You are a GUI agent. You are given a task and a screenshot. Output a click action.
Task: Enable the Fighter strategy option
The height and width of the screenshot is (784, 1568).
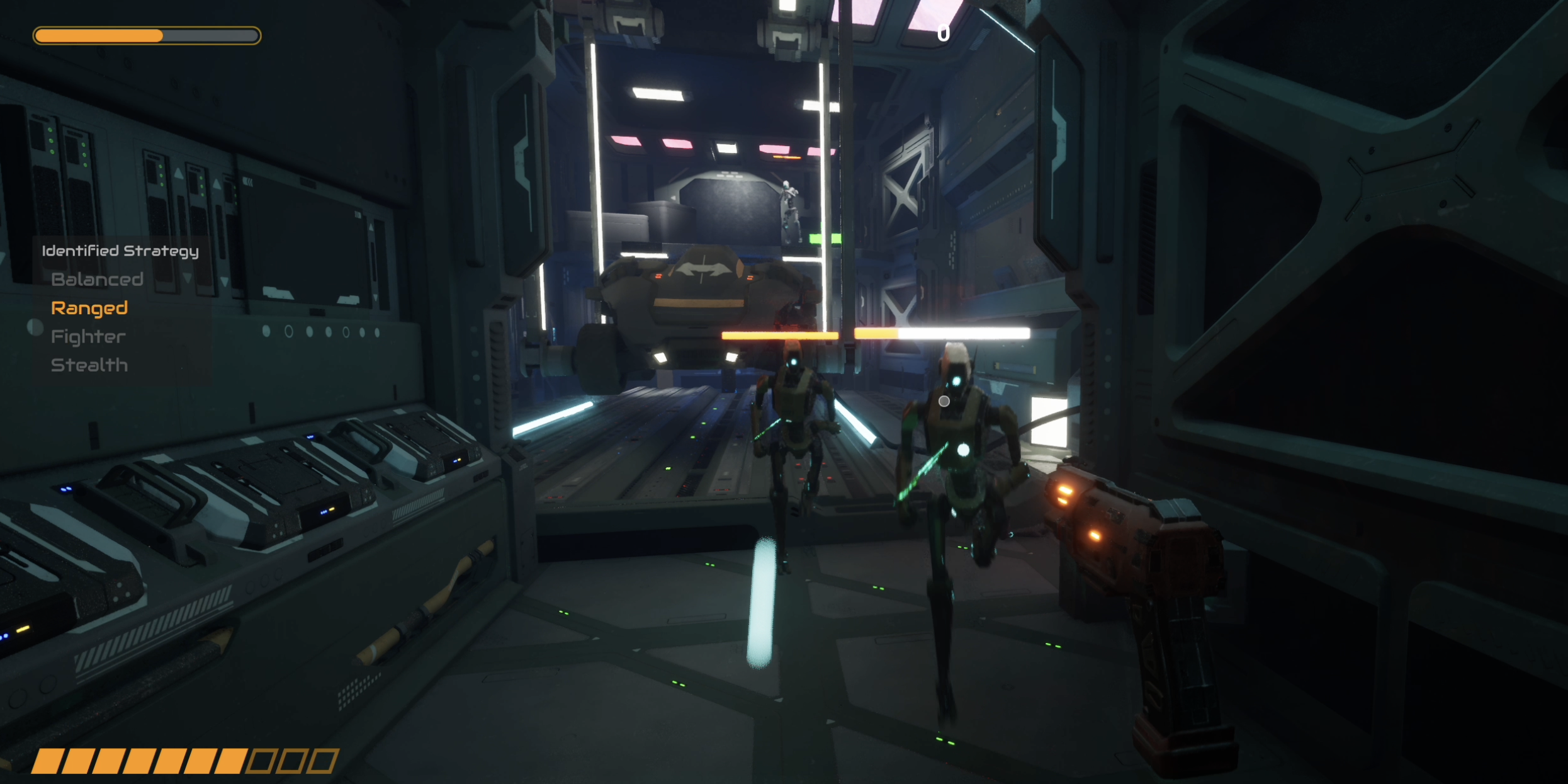[87, 336]
